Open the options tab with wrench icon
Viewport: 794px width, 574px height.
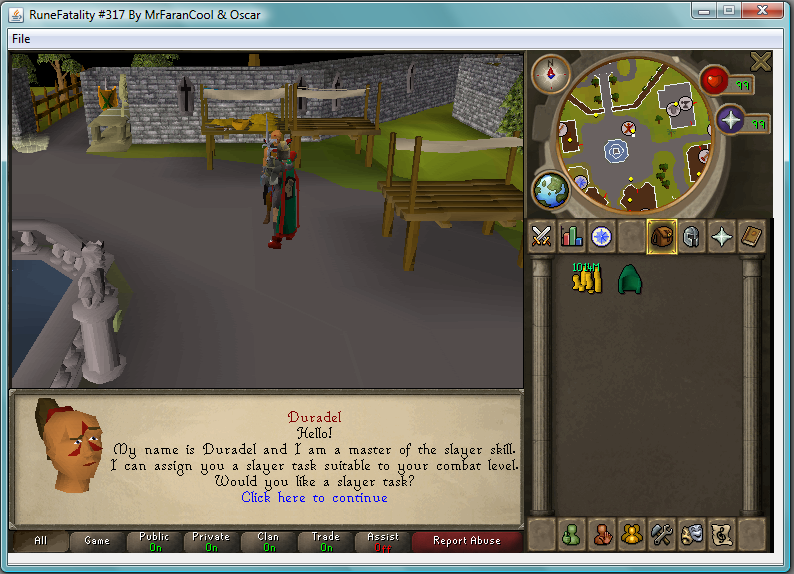tap(661, 534)
